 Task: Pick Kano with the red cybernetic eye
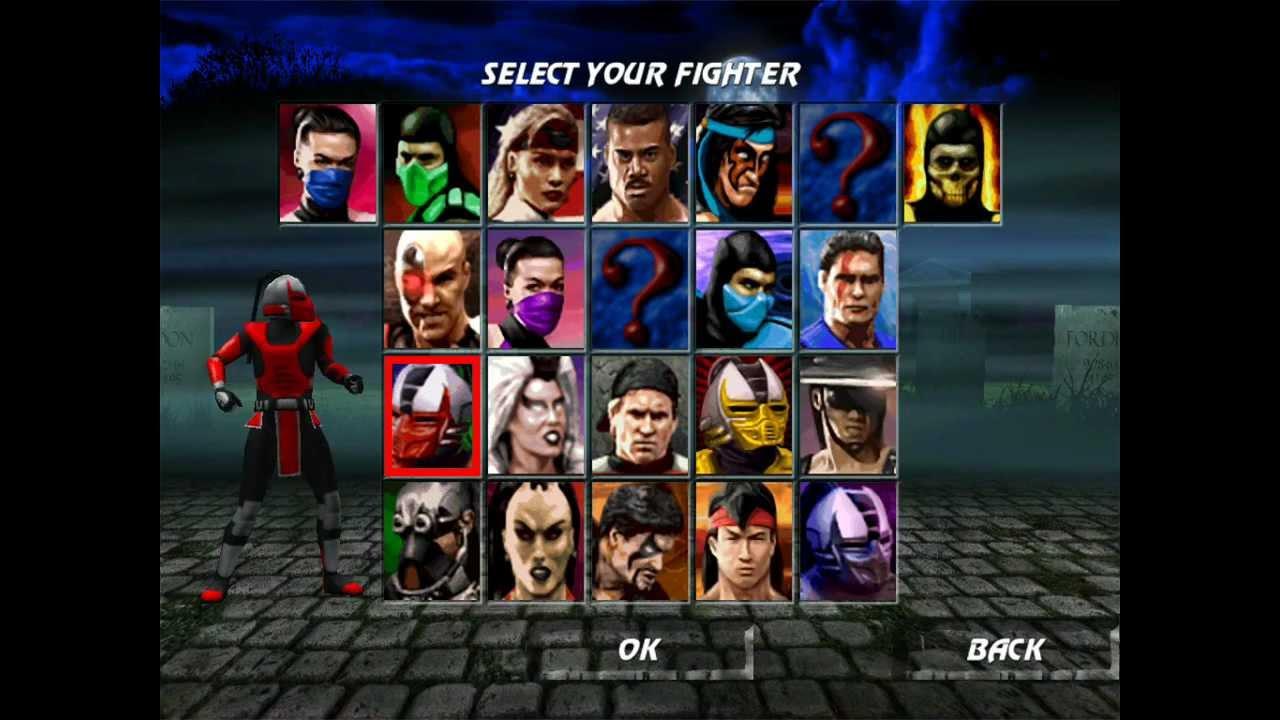click(x=433, y=289)
